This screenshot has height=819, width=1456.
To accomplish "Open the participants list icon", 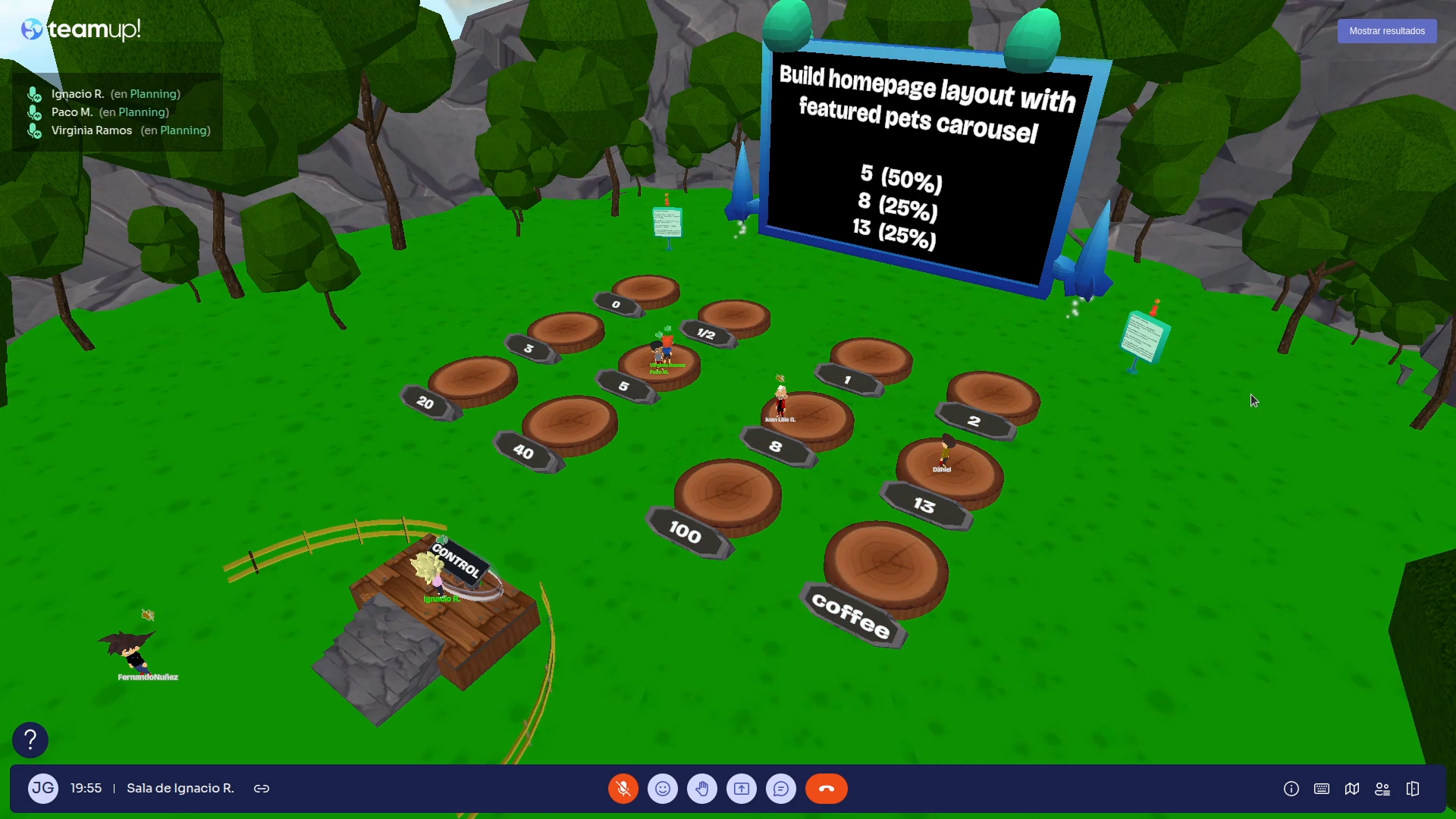I will click(1382, 789).
